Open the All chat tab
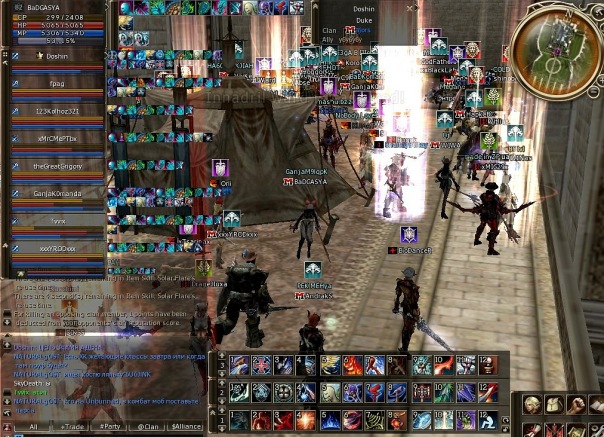 pos(34,425)
